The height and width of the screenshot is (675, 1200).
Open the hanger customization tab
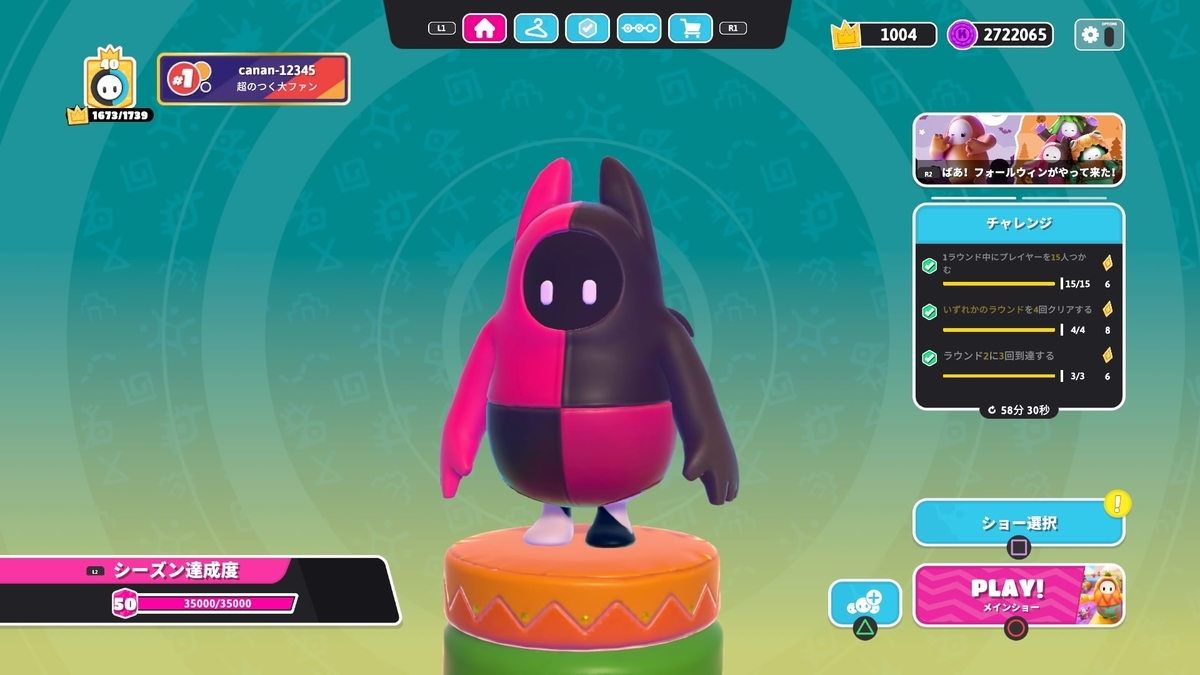(x=536, y=28)
